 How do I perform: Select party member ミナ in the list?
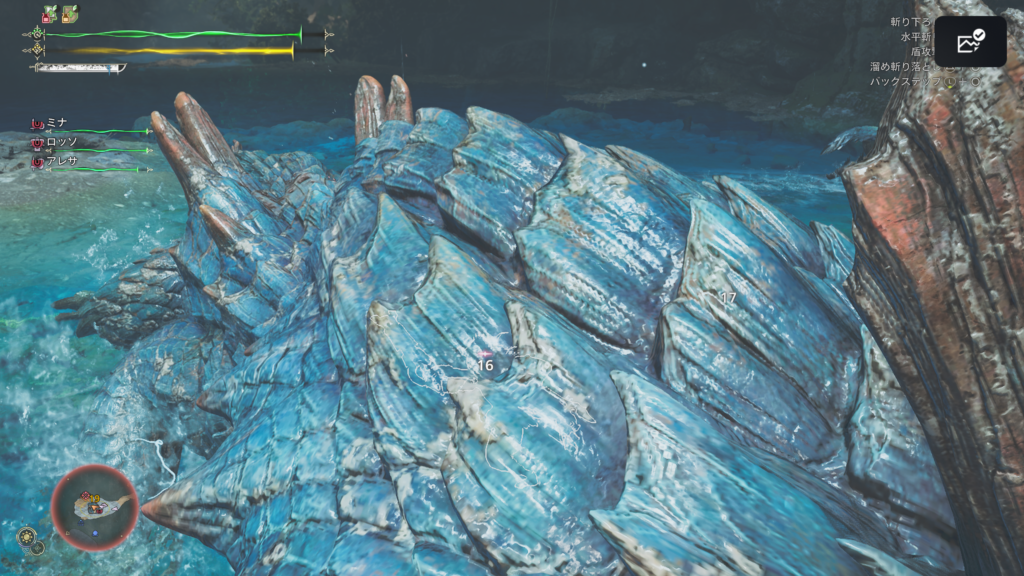[x=56, y=123]
